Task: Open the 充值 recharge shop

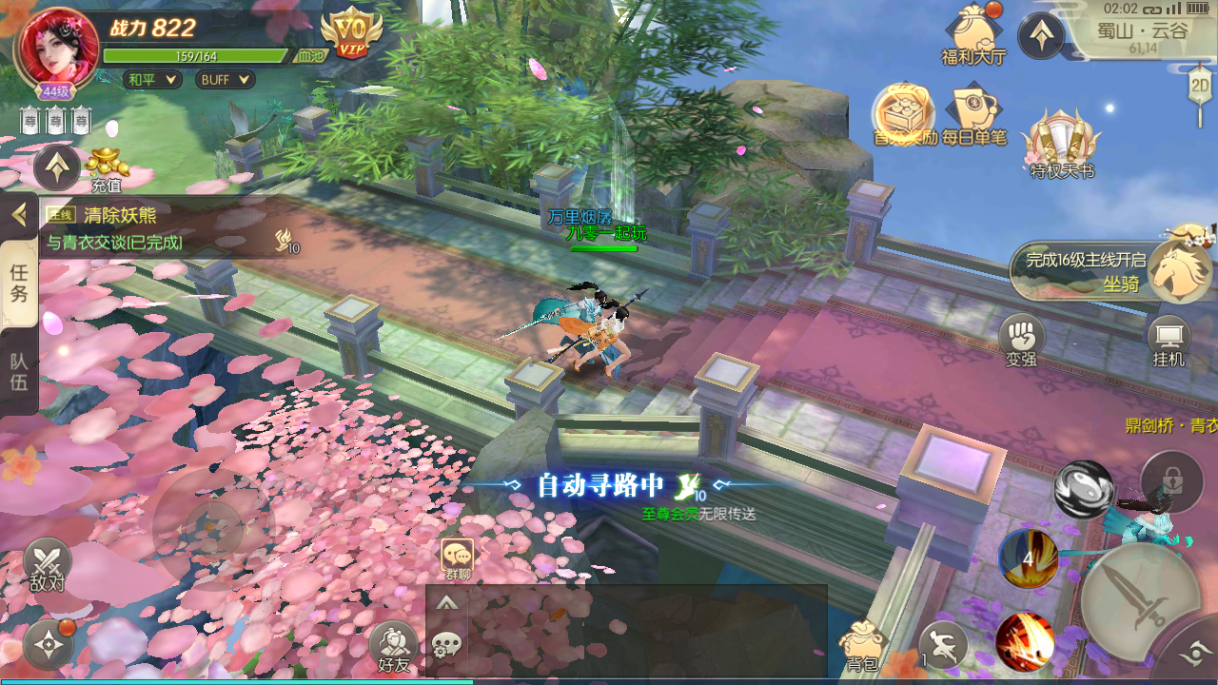Action: tap(106, 169)
